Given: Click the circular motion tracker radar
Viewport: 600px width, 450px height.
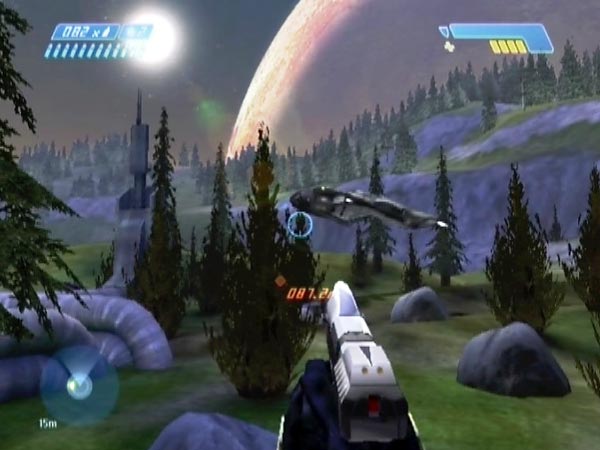Looking at the screenshot, I should pyautogui.click(x=78, y=385).
